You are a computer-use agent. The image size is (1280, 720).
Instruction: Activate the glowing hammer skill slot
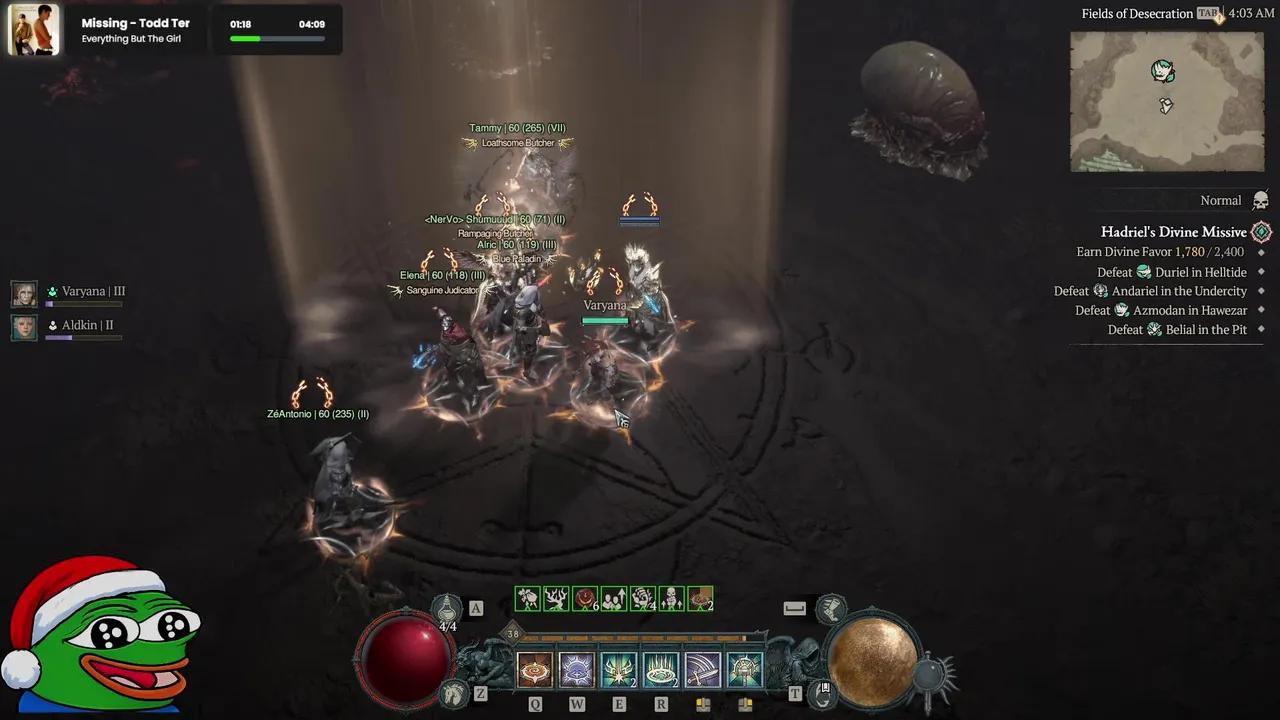(745, 670)
